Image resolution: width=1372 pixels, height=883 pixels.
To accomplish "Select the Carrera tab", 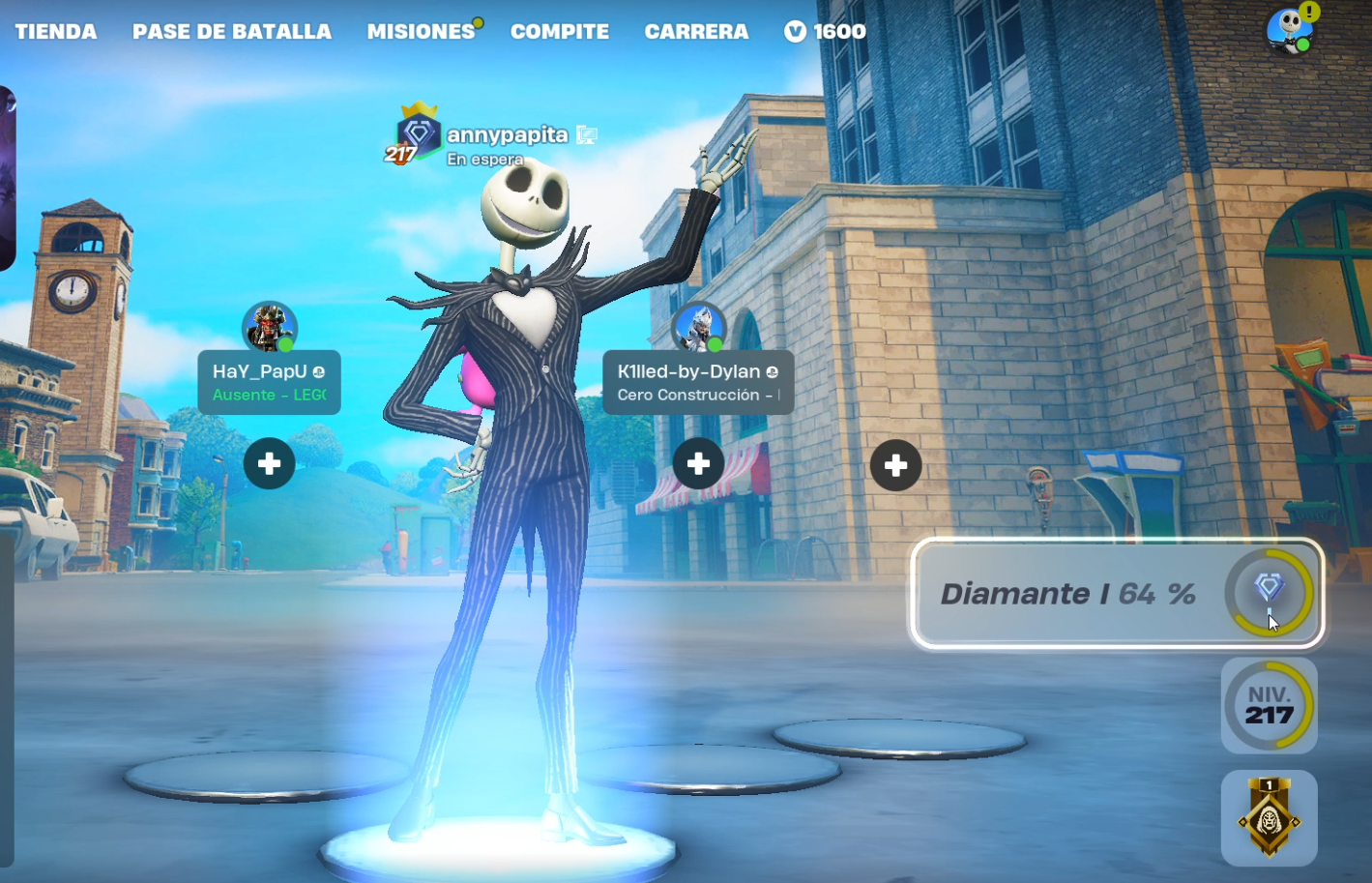I will click(696, 32).
